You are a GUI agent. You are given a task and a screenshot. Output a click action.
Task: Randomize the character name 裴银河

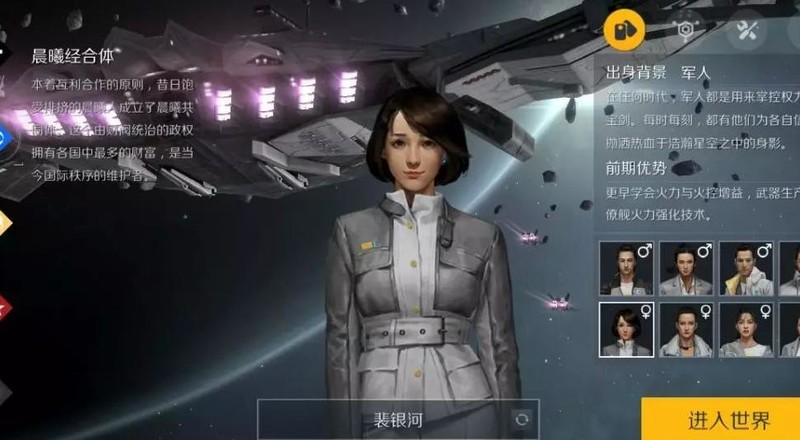click(520, 420)
